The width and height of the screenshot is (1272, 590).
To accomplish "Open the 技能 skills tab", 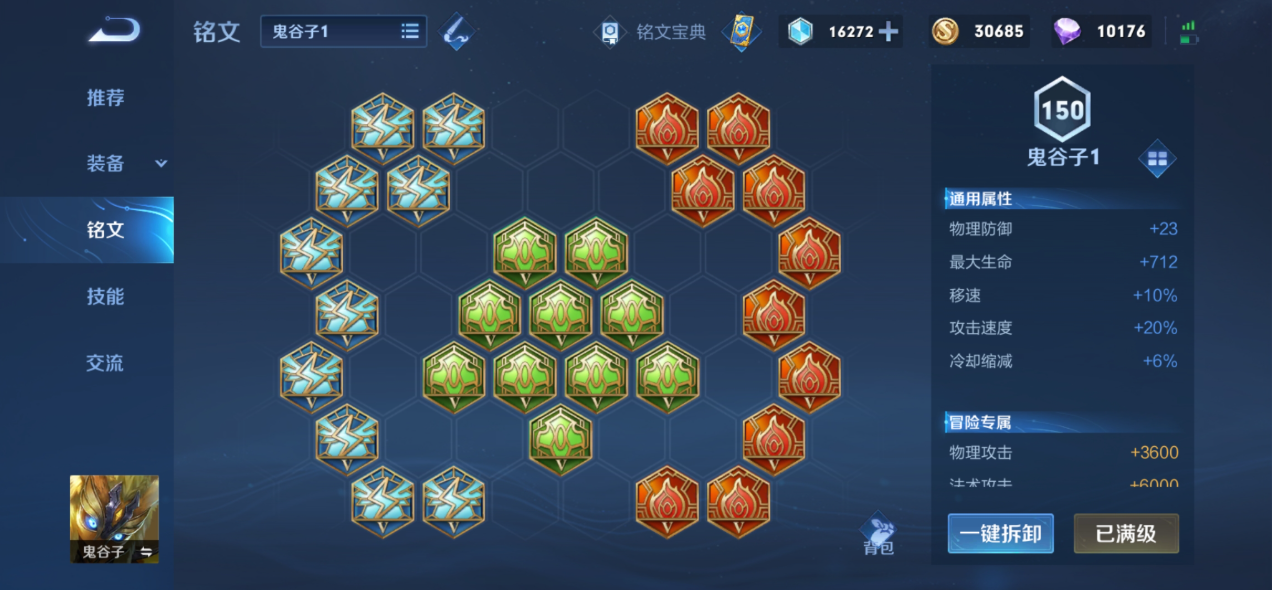I will click(105, 297).
